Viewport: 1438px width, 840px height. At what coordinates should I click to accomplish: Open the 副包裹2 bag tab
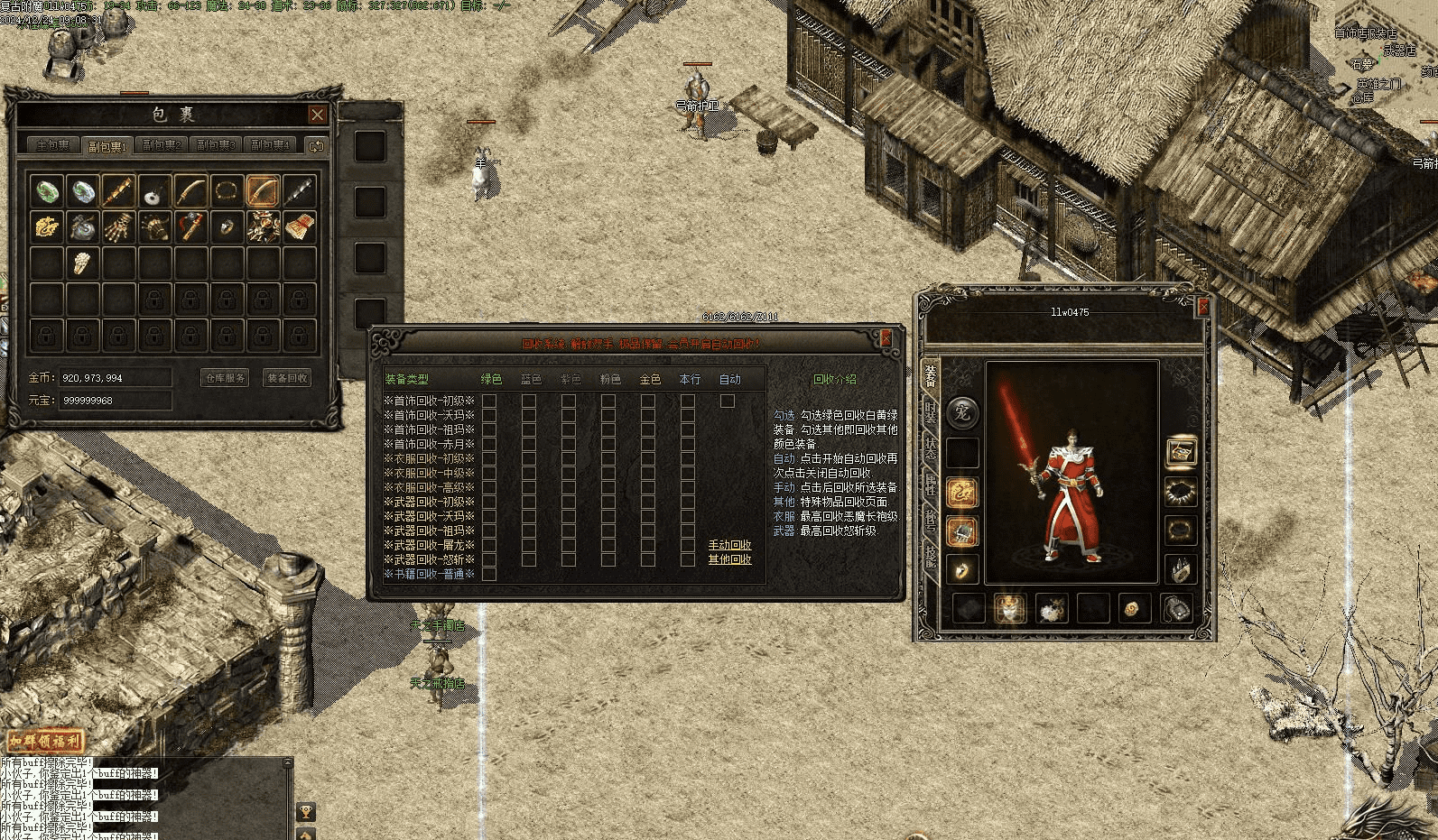click(163, 145)
